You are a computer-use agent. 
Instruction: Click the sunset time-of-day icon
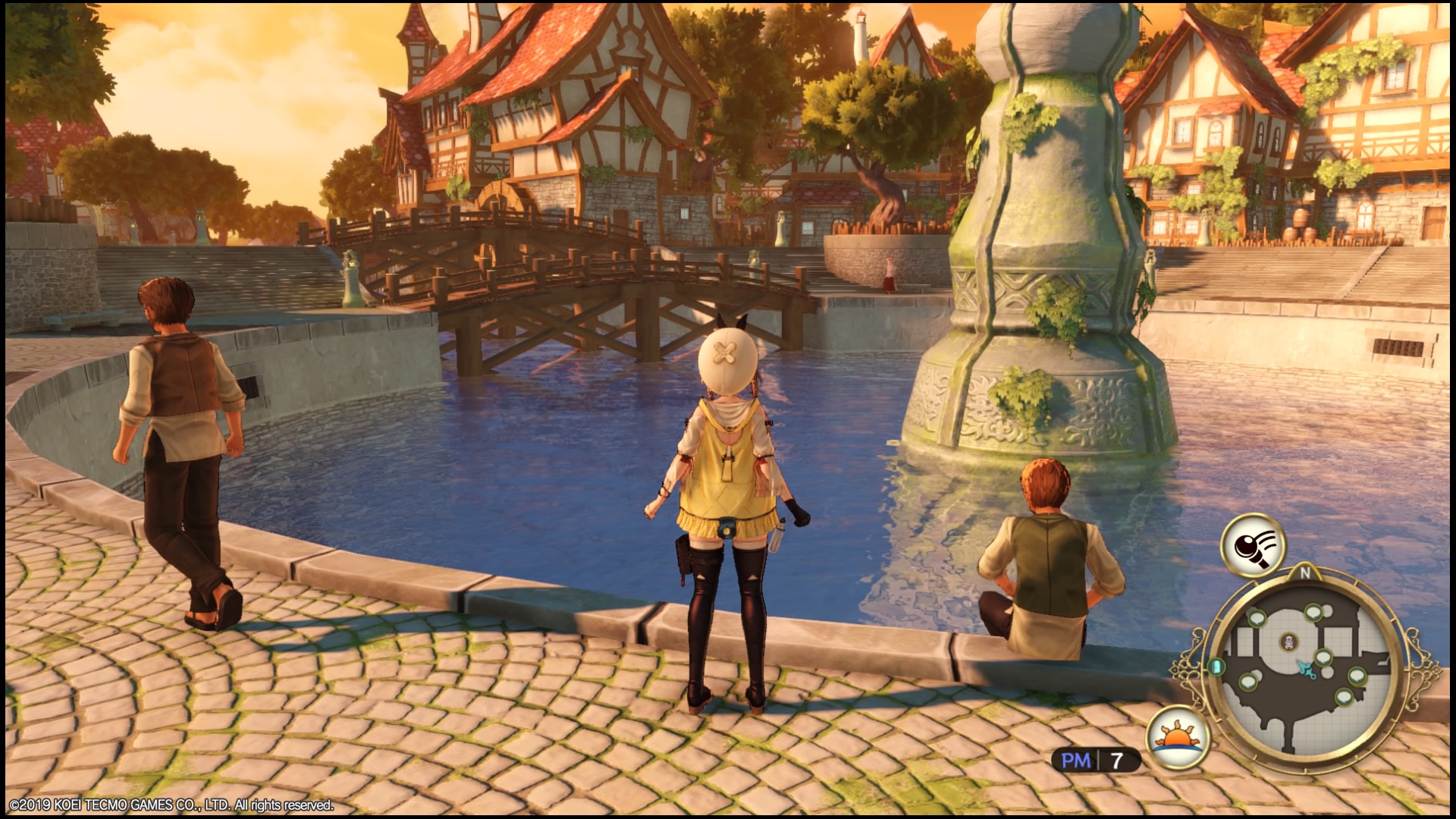tap(1178, 736)
